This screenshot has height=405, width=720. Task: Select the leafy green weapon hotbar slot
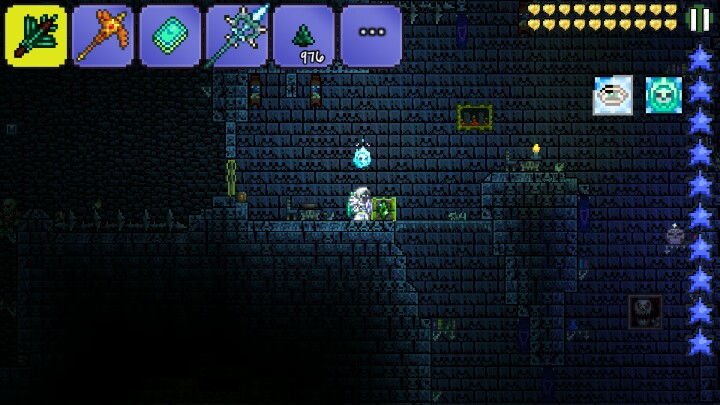36,36
